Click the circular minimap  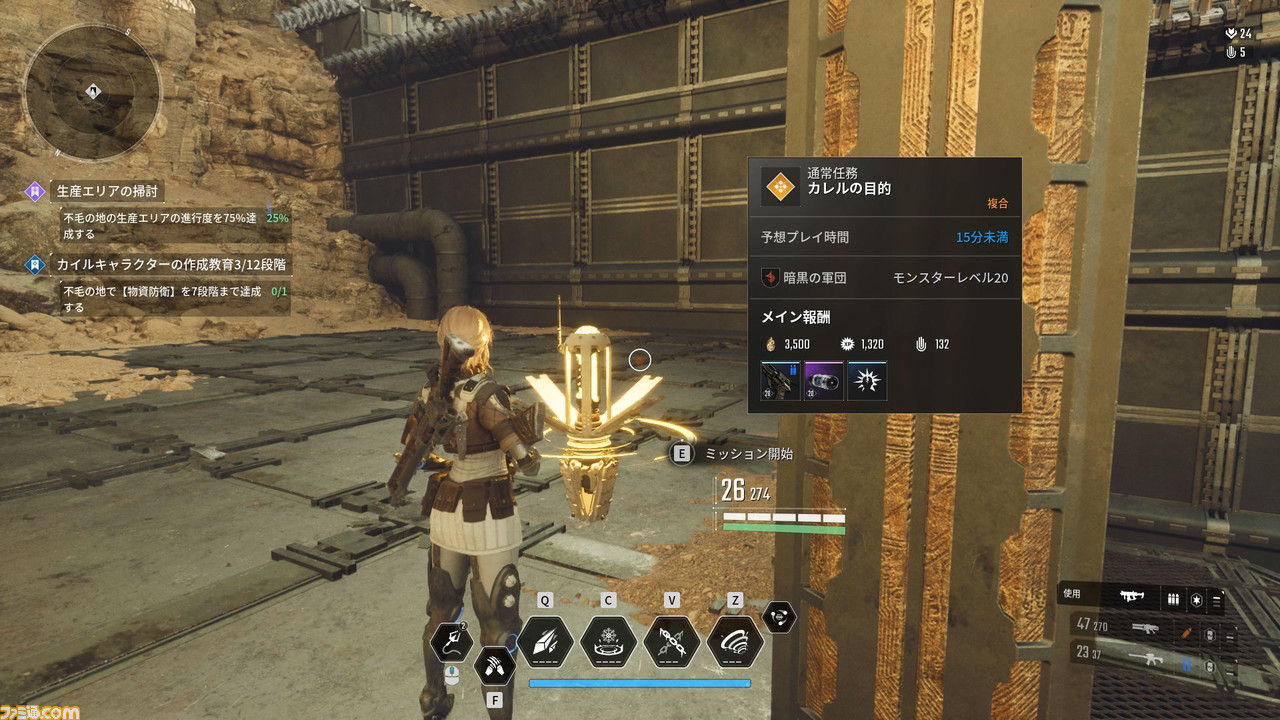[x=92, y=92]
